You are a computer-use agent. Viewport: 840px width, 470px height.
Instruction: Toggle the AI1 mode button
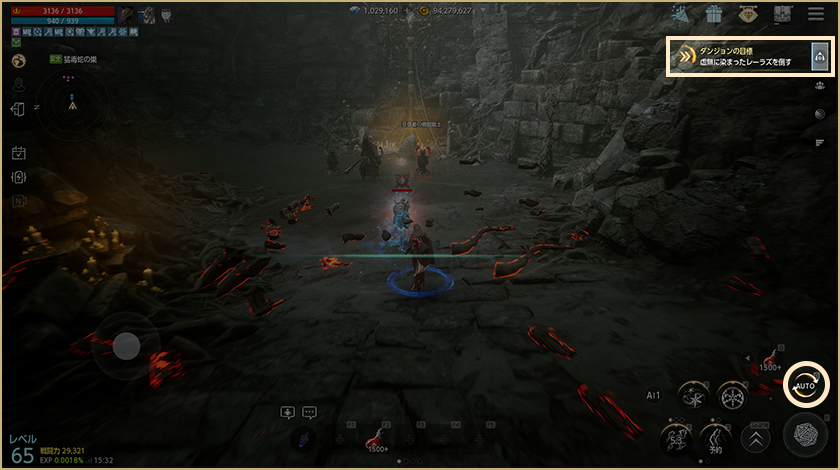point(654,395)
